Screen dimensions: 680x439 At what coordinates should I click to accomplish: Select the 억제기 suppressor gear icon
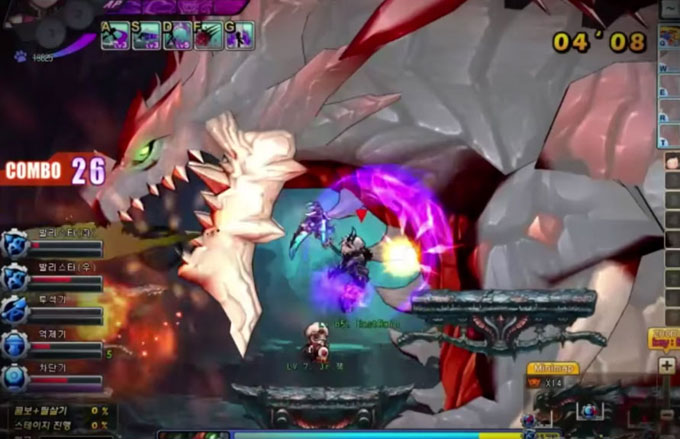pyautogui.click(x=15, y=345)
